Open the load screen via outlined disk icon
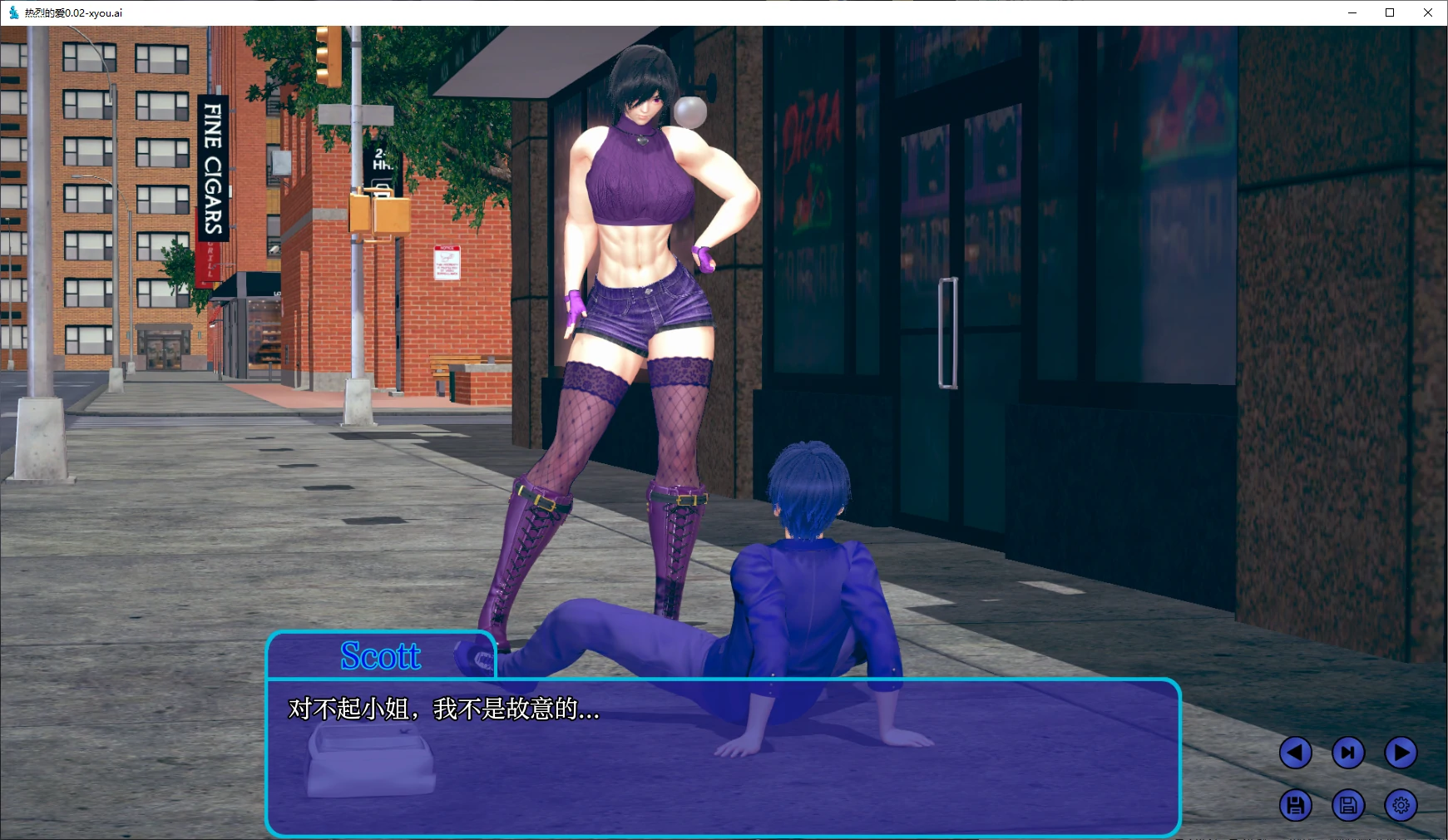Screen dimensions: 1448x840 [x=1348, y=805]
